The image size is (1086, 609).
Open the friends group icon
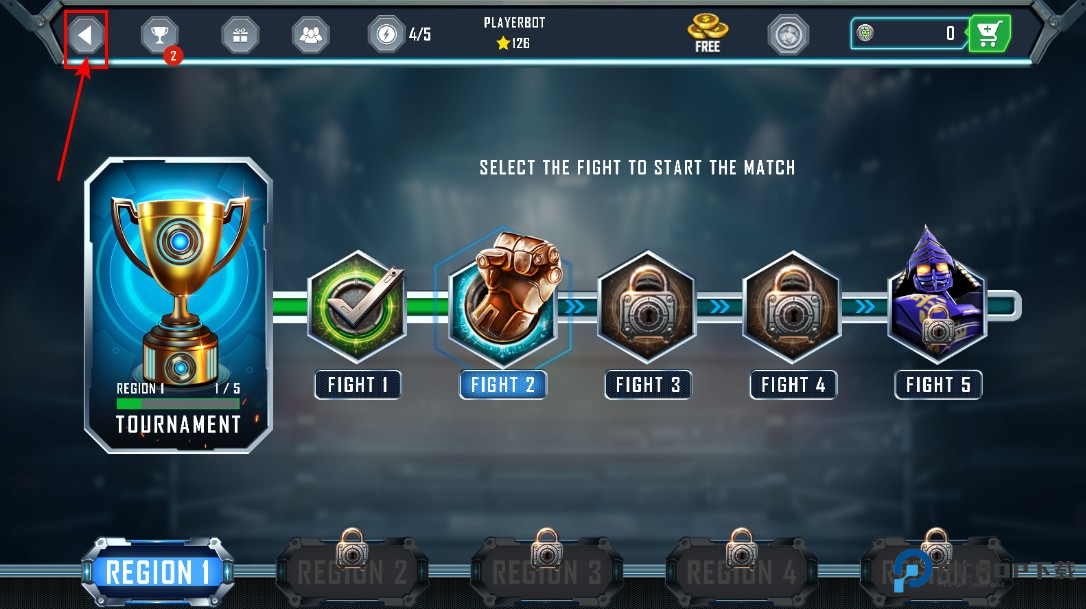coord(310,35)
